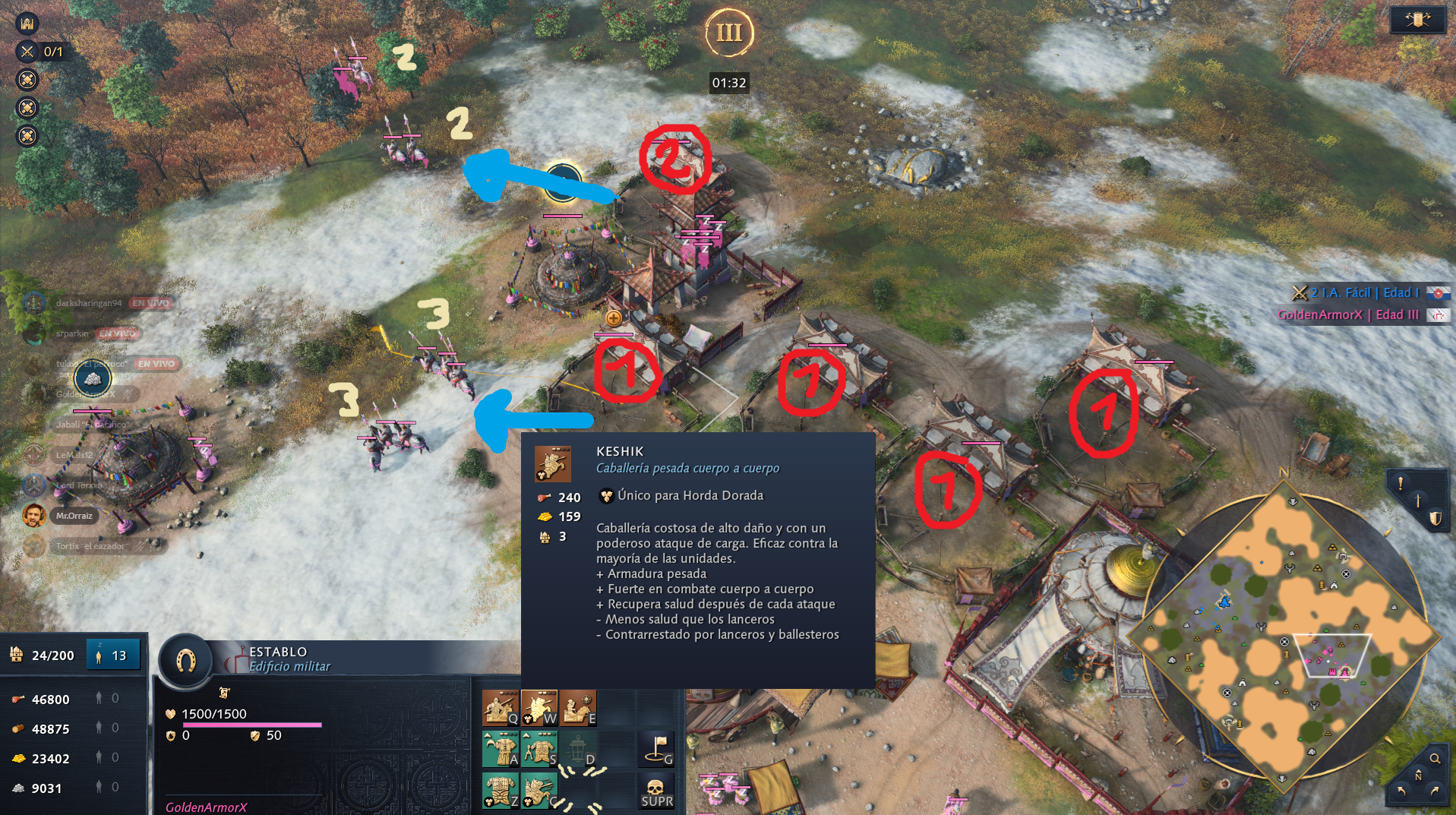Reset camera to north with the N button

(x=1418, y=775)
